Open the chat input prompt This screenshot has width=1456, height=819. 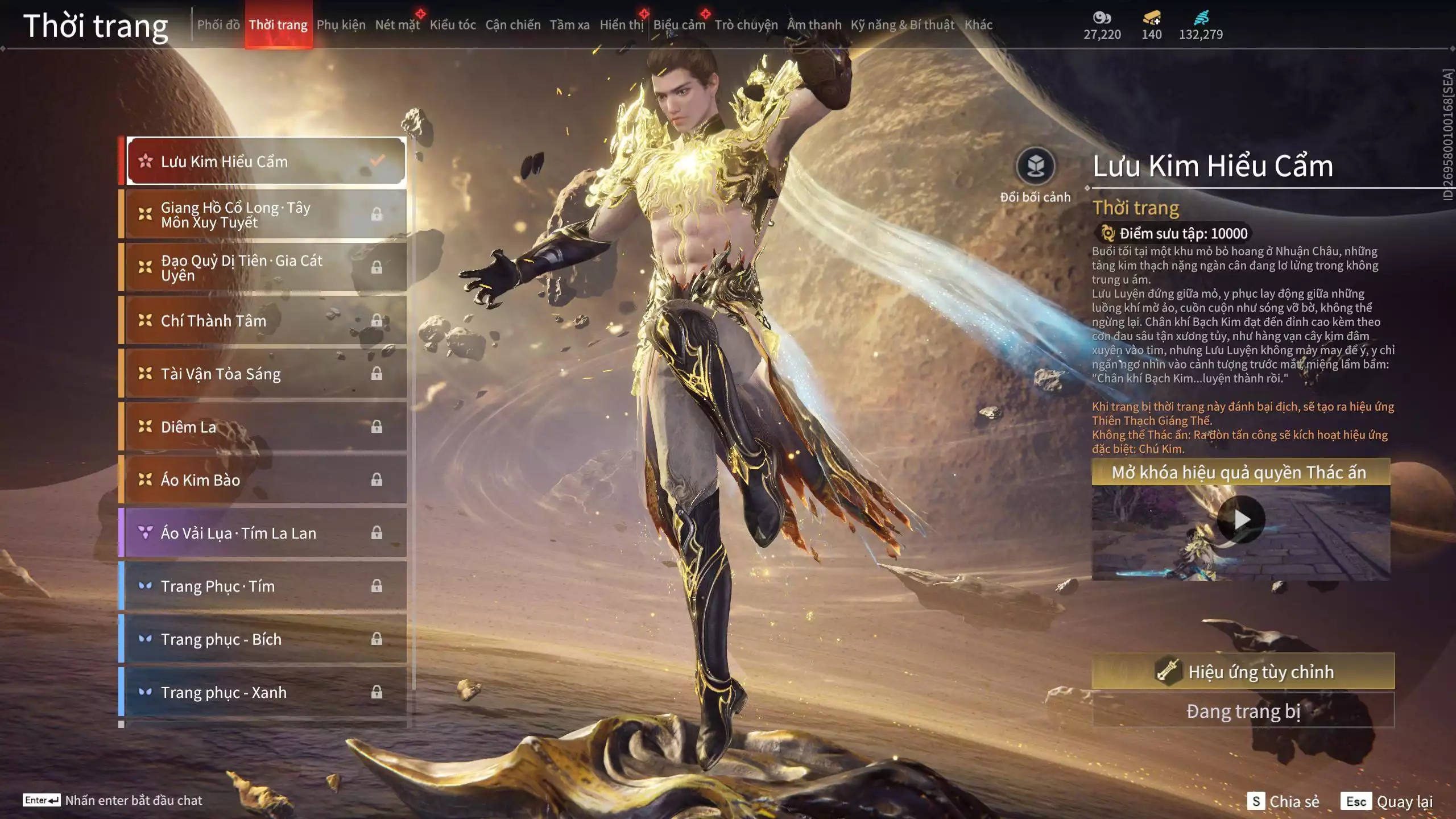pyautogui.click(x=113, y=800)
